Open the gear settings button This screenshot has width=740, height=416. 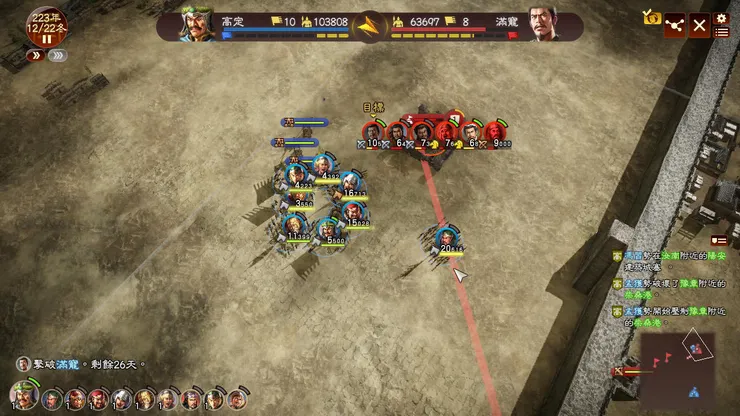point(721,17)
